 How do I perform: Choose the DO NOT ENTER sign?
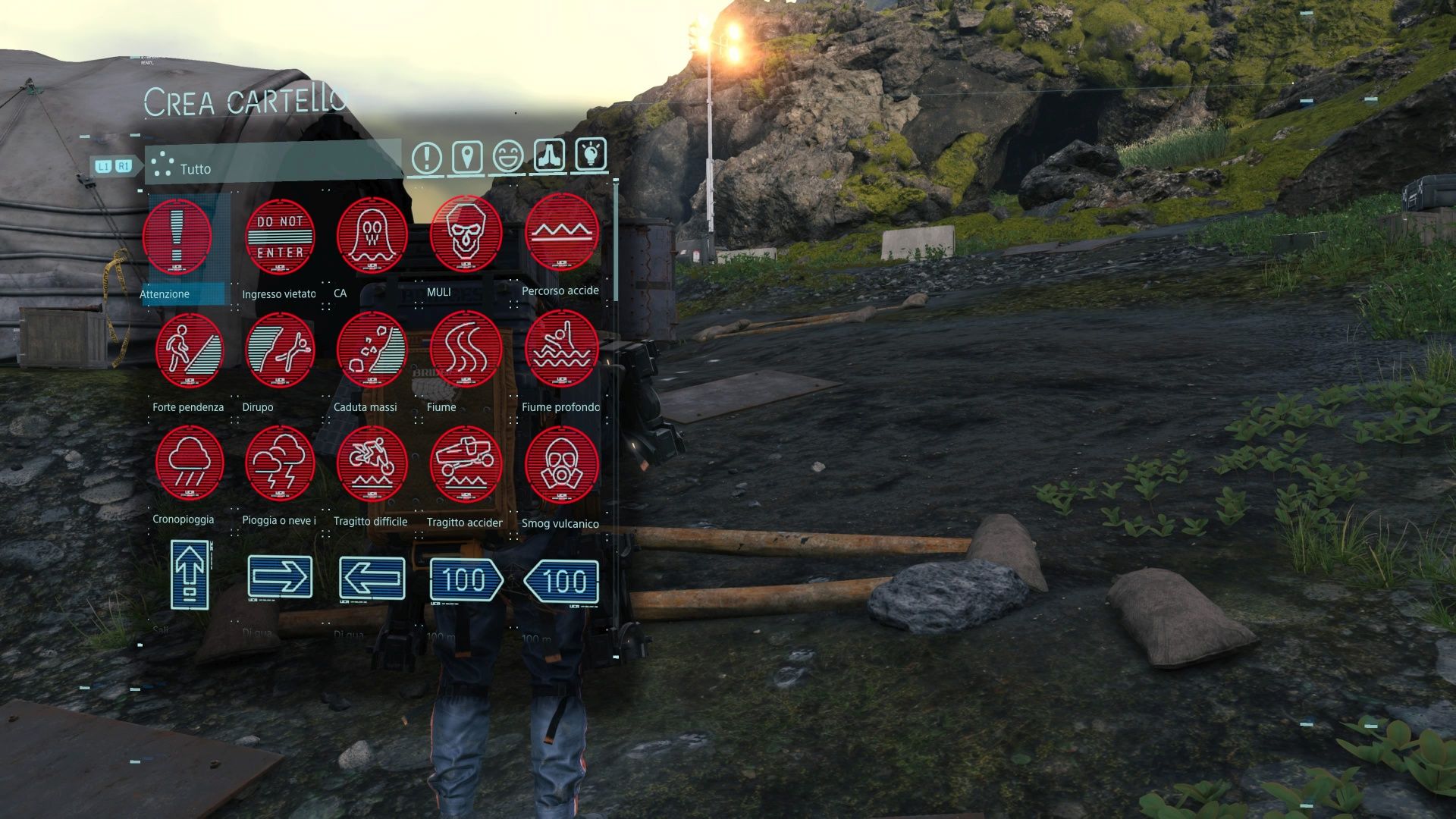coord(280,237)
